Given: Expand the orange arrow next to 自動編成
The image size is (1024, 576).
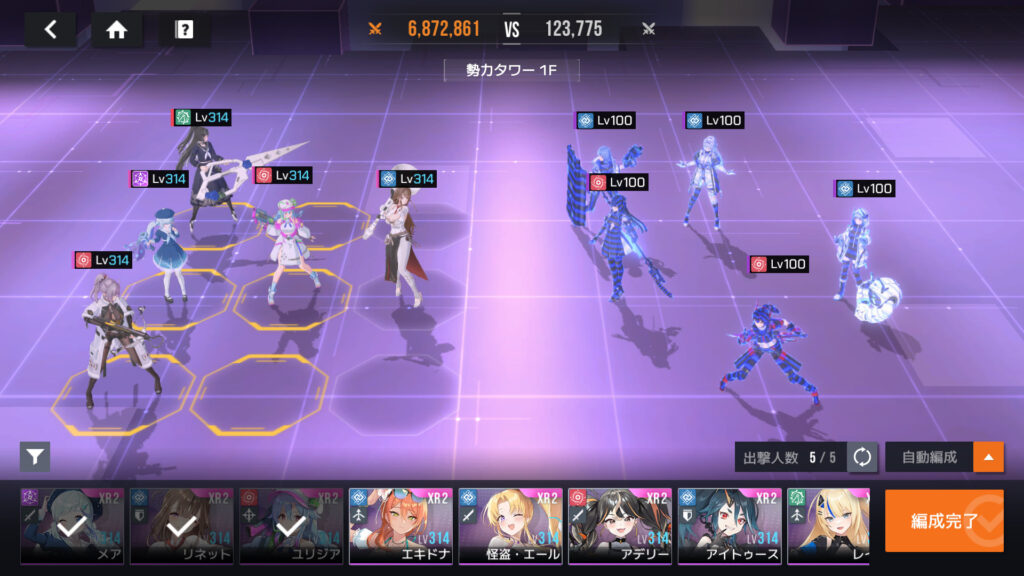Looking at the screenshot, I should pyautogui.click(x=989, y=457).
